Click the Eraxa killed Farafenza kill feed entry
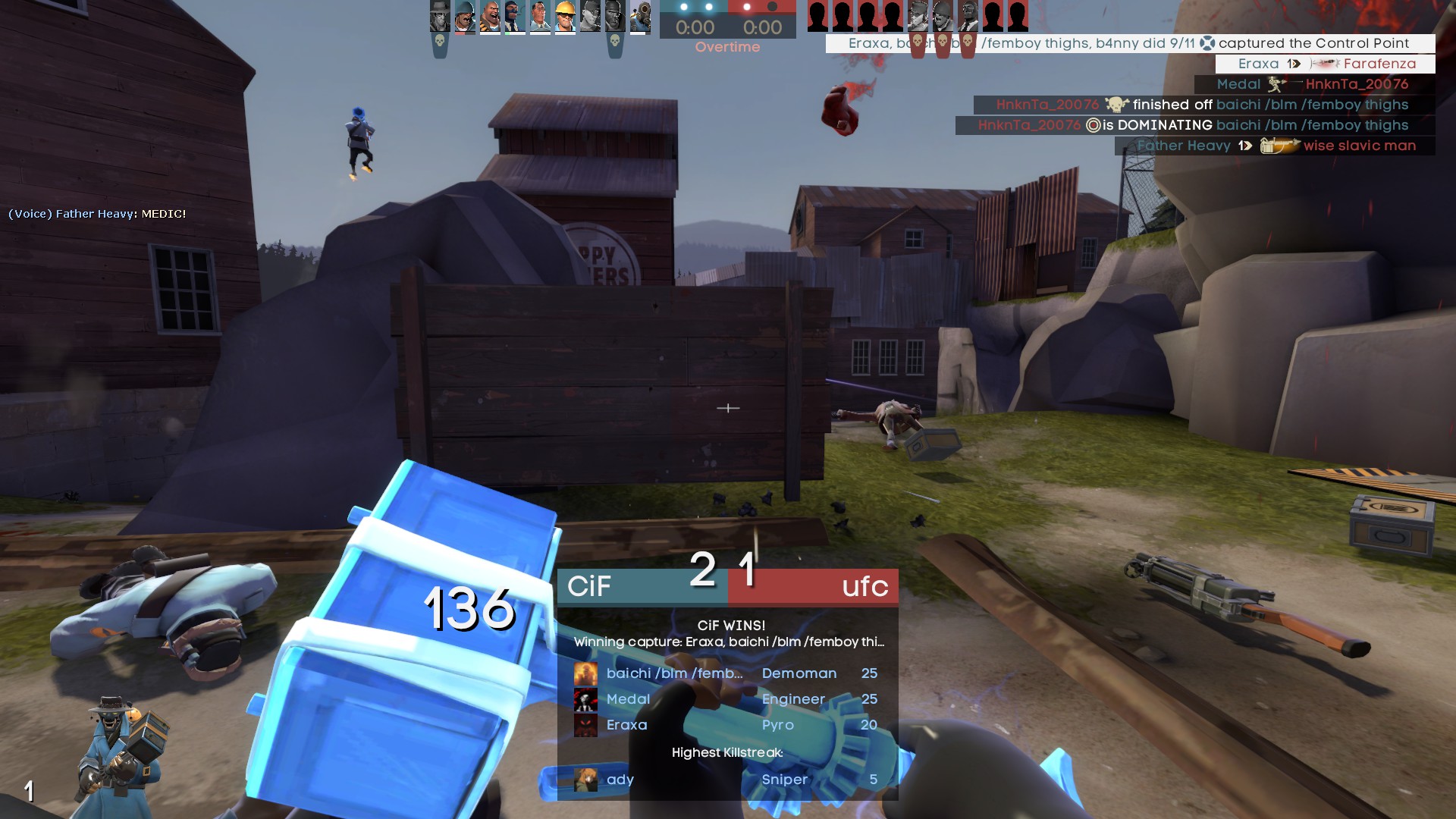Screen dimensions: 1456x819 coord(1325,64)
